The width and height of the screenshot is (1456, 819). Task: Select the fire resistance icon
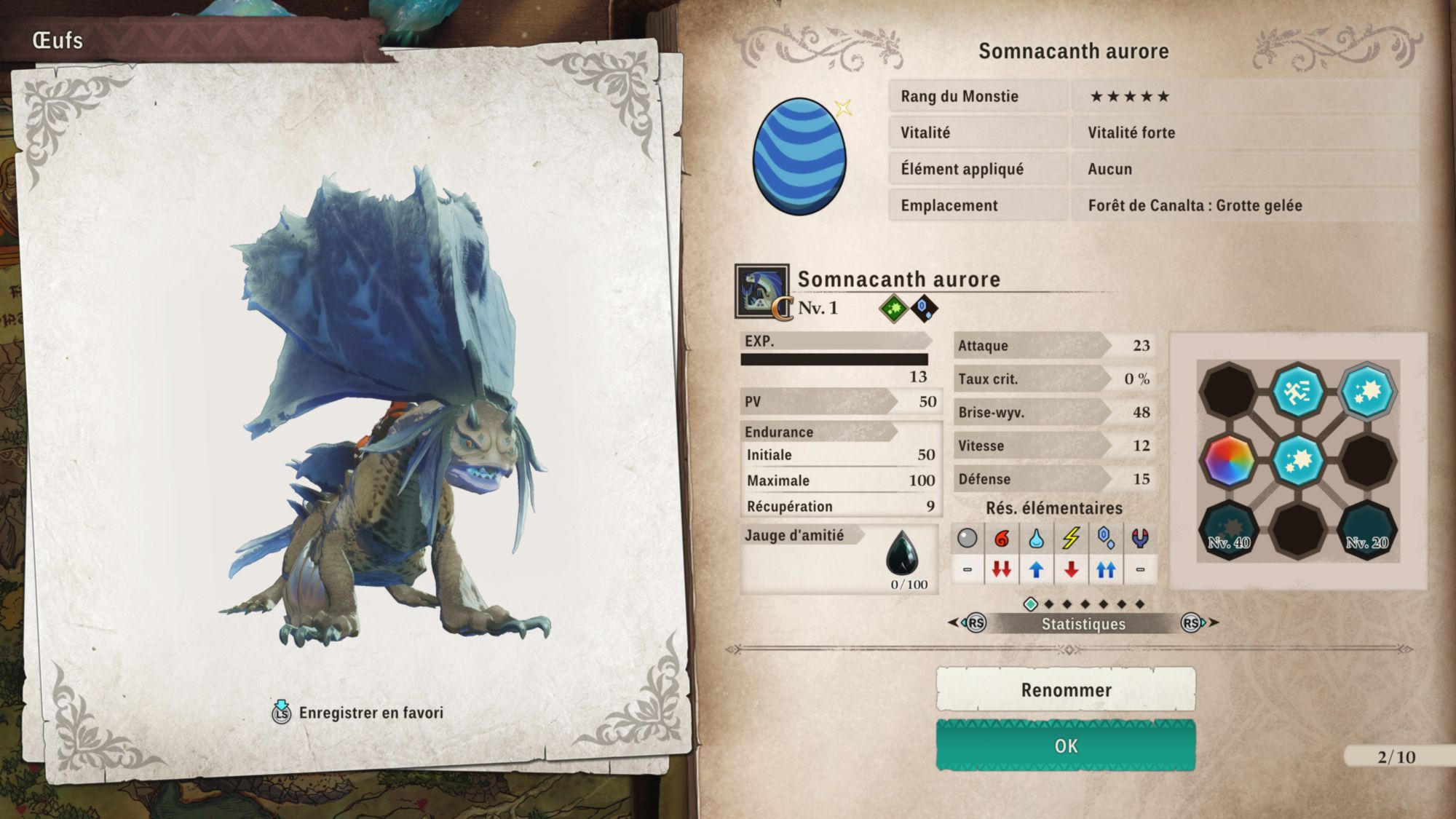(1002, 538)
